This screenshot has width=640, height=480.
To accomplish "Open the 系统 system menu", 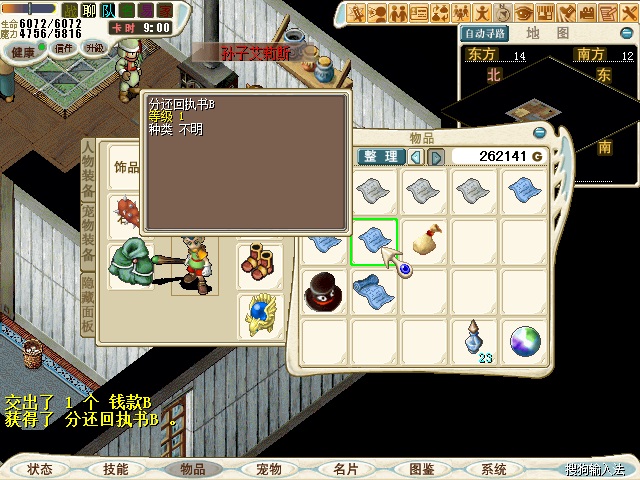I will point(493,469).
